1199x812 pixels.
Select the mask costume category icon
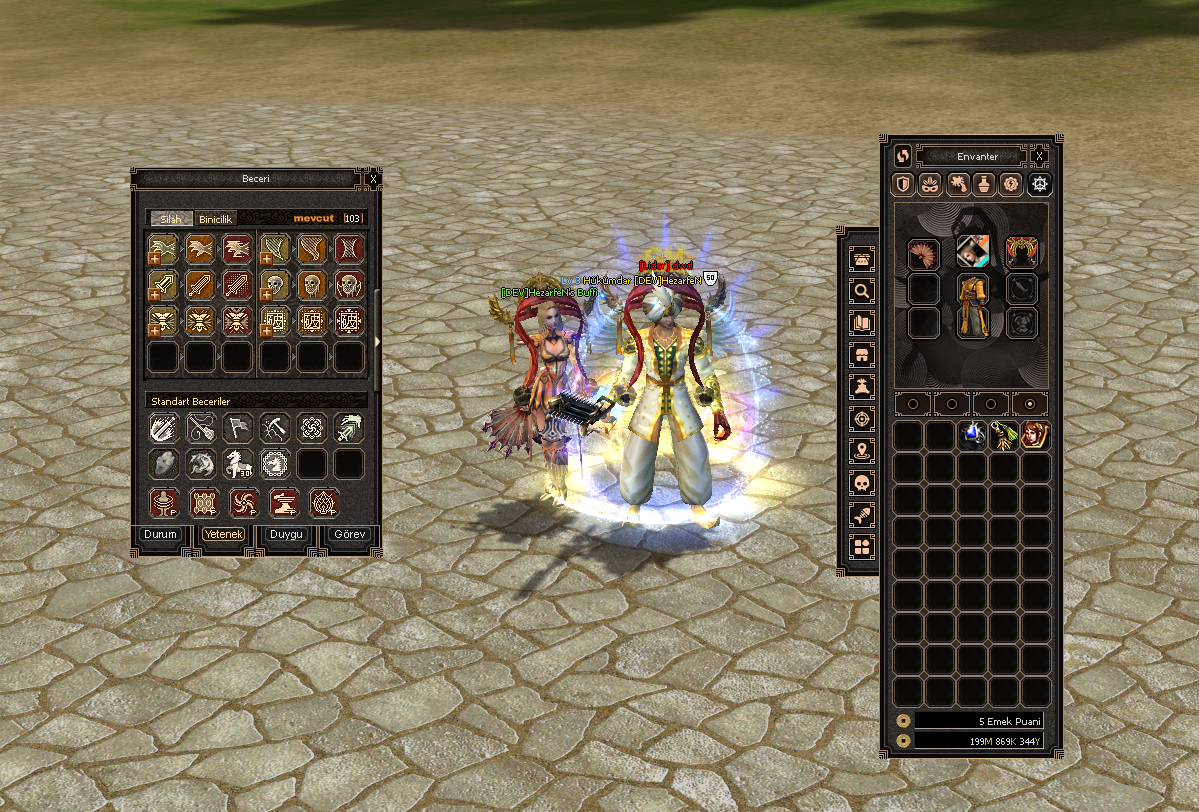coord(930,184)
